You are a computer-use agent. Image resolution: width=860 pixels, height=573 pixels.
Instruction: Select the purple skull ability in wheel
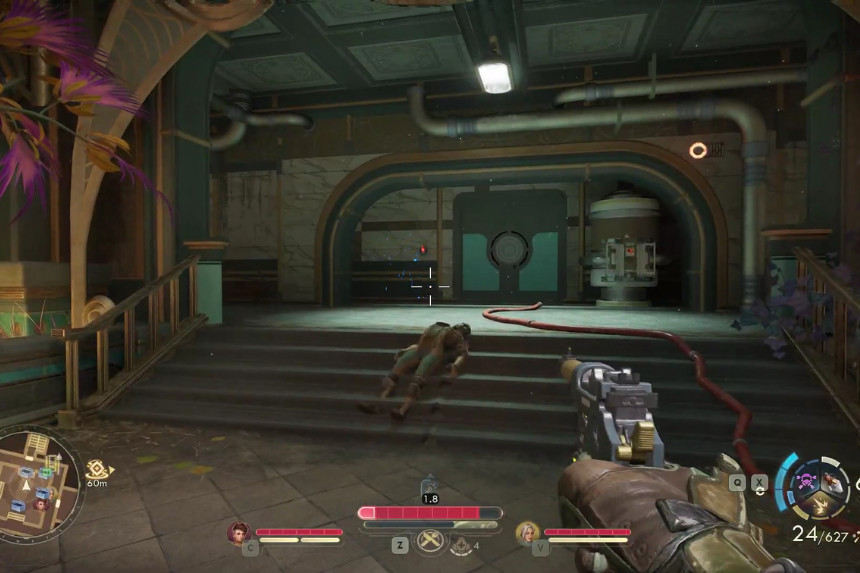click(805, 481)
